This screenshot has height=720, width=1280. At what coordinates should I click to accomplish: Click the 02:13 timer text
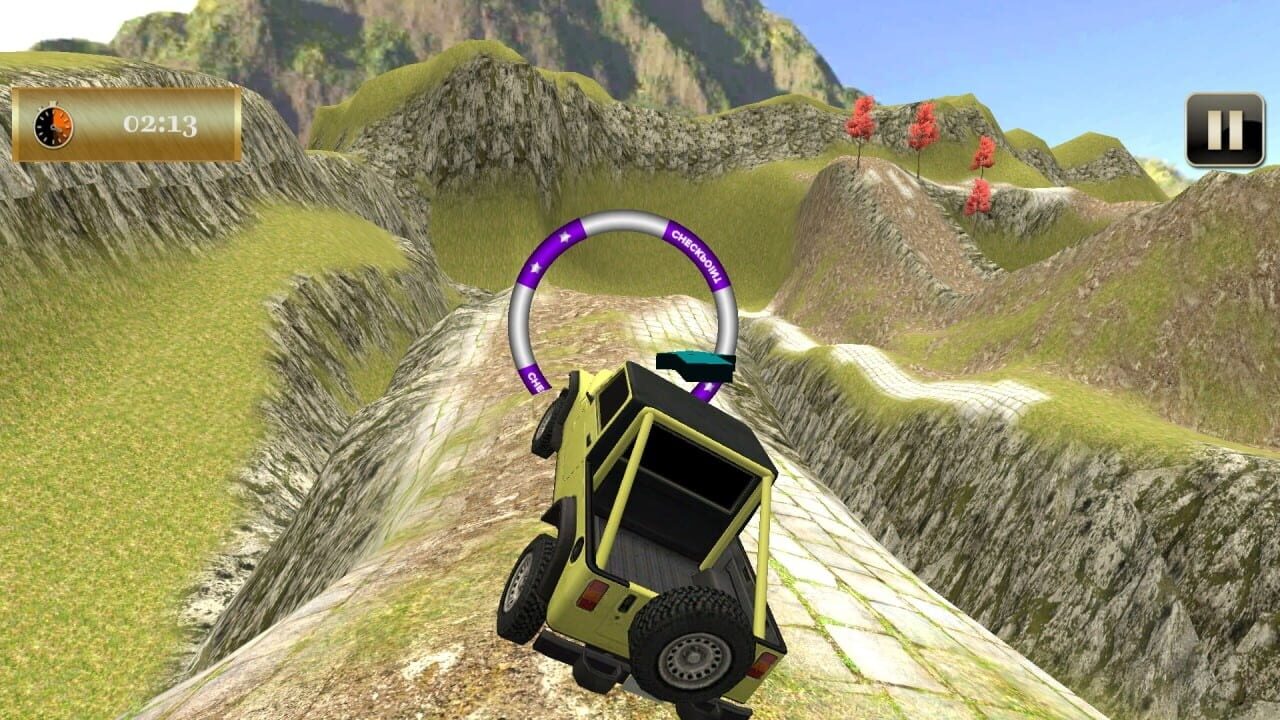(x=160, y=125)
